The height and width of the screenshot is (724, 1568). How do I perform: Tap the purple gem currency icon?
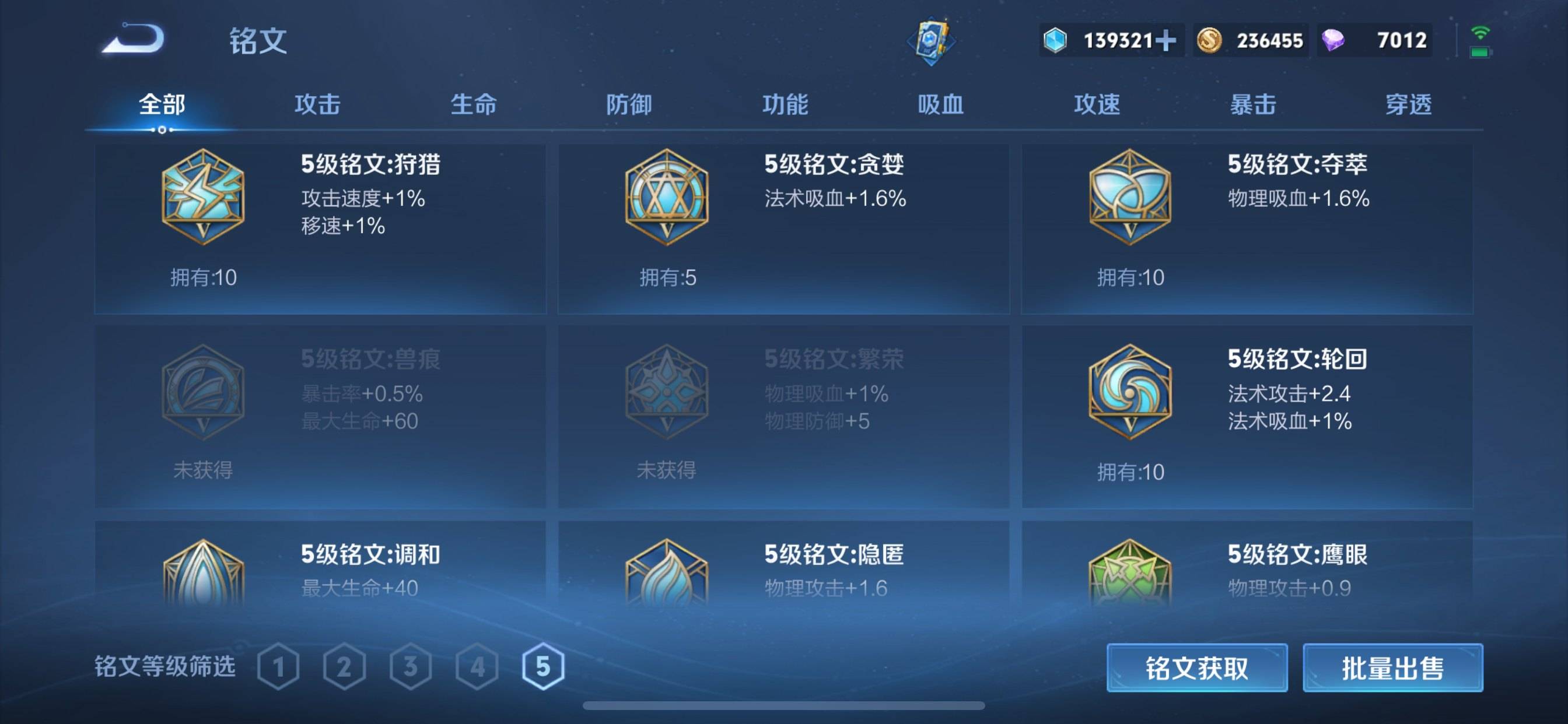1333,39
